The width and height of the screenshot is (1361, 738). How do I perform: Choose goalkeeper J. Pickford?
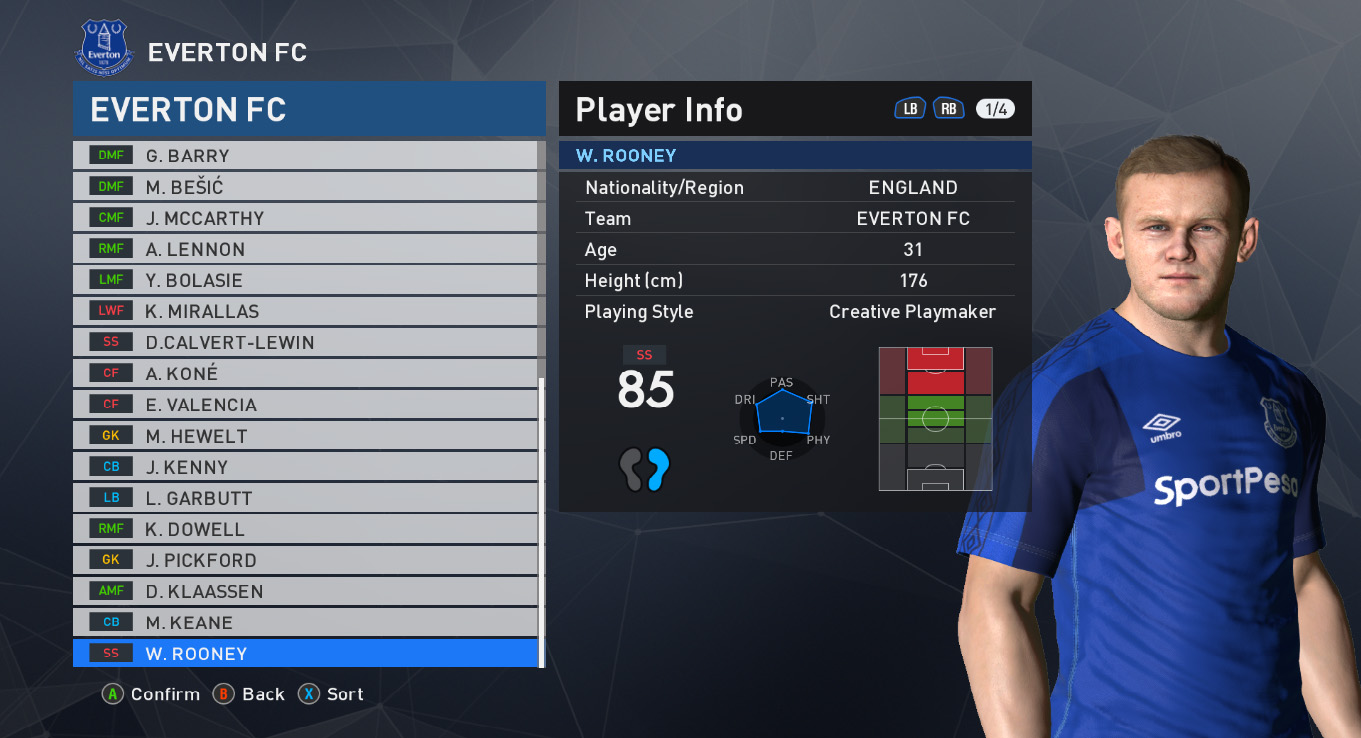305,560
